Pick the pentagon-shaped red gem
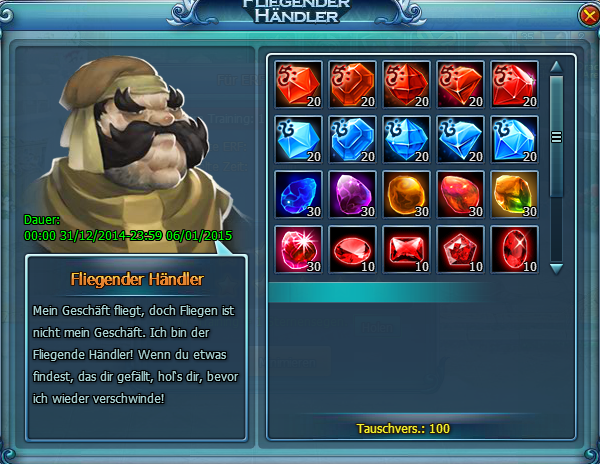The image size is (600, 464). 460,248
